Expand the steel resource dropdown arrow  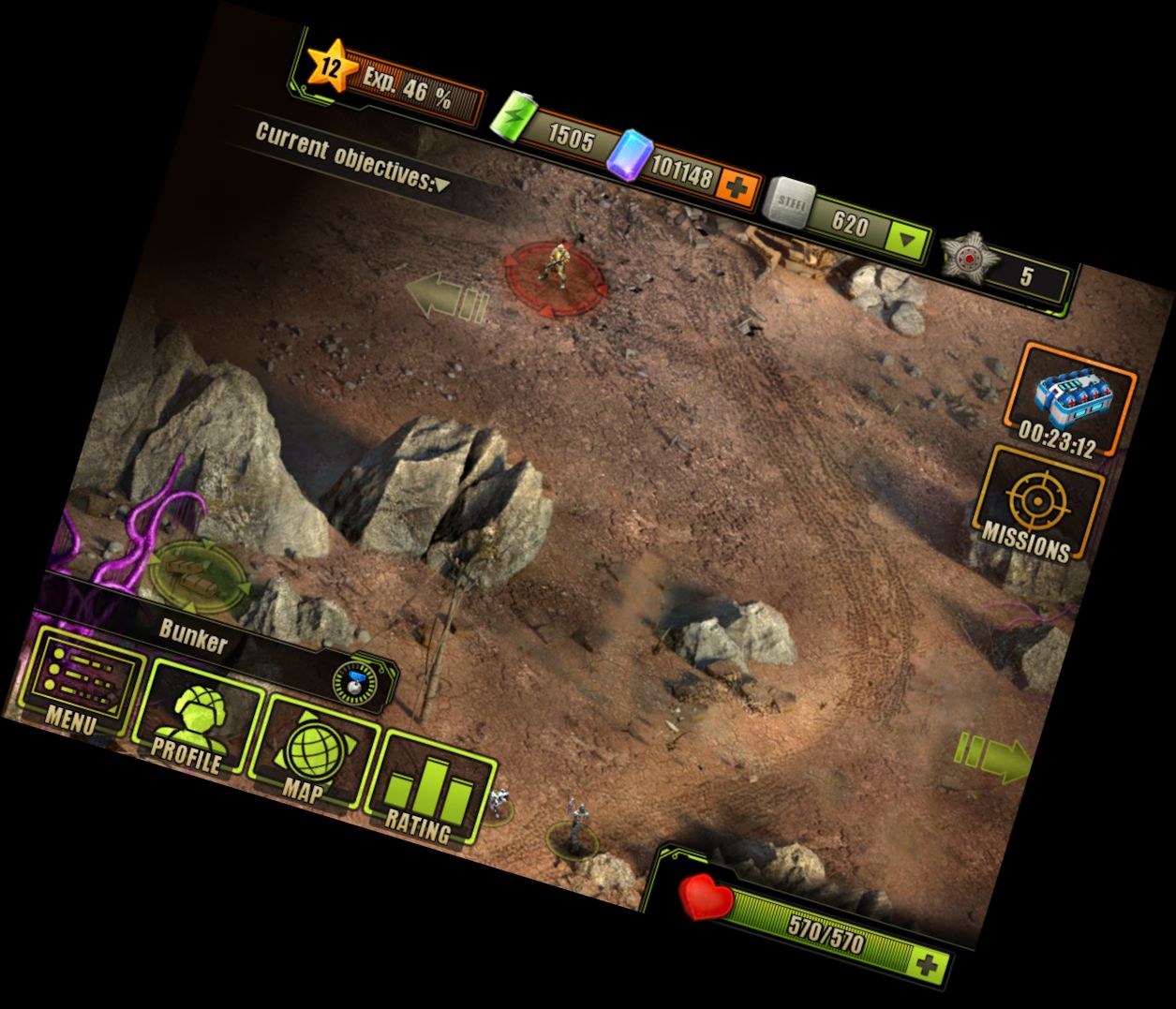tap(906, 242)
